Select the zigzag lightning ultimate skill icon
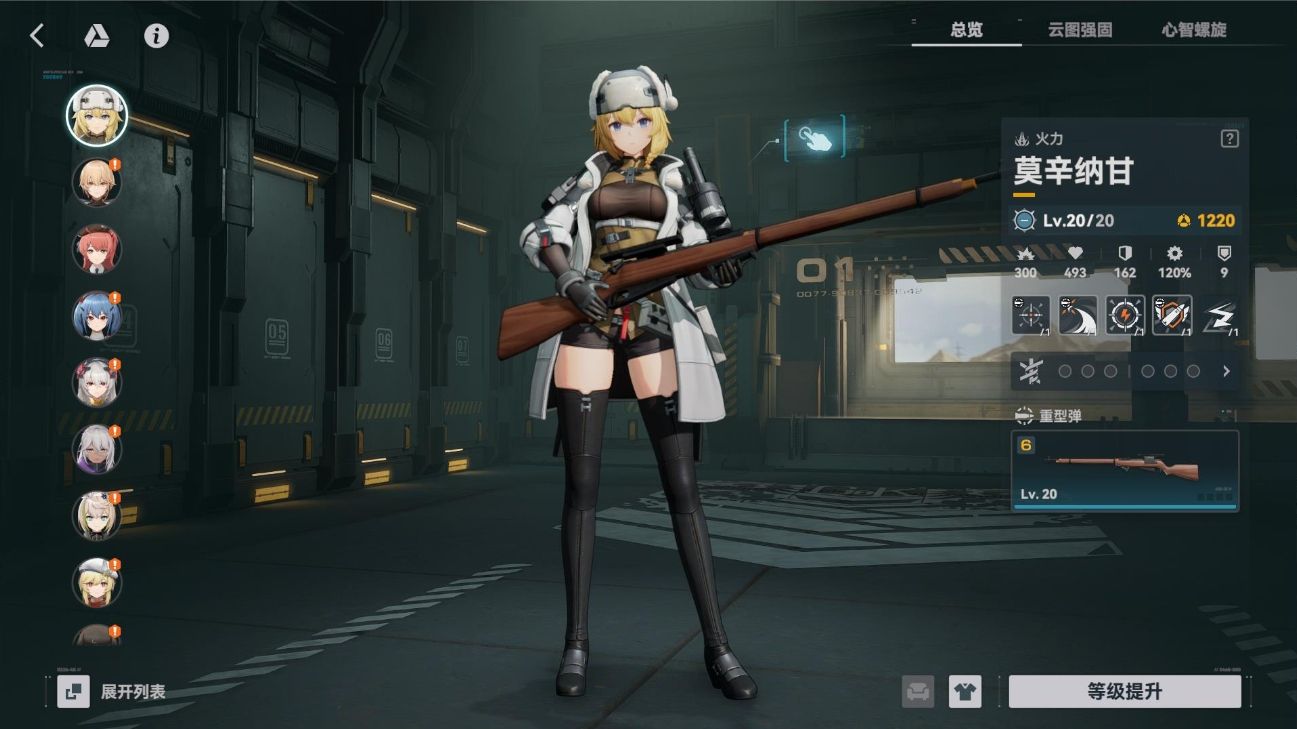 point(1217,314)
